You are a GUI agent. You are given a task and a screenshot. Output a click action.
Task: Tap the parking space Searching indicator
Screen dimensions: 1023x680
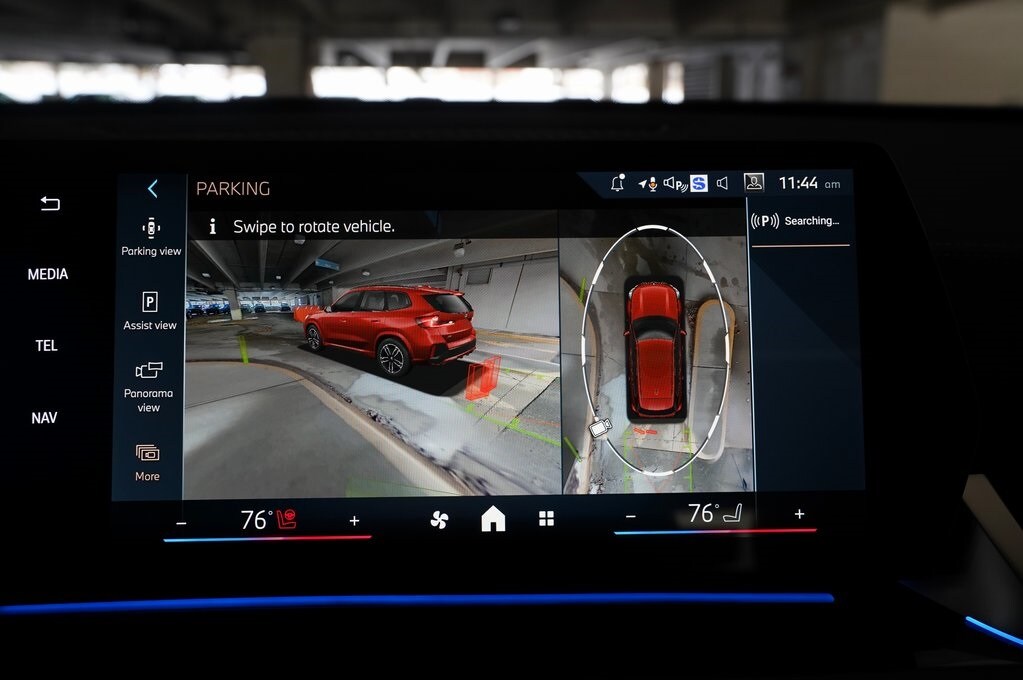coord(797,221)
